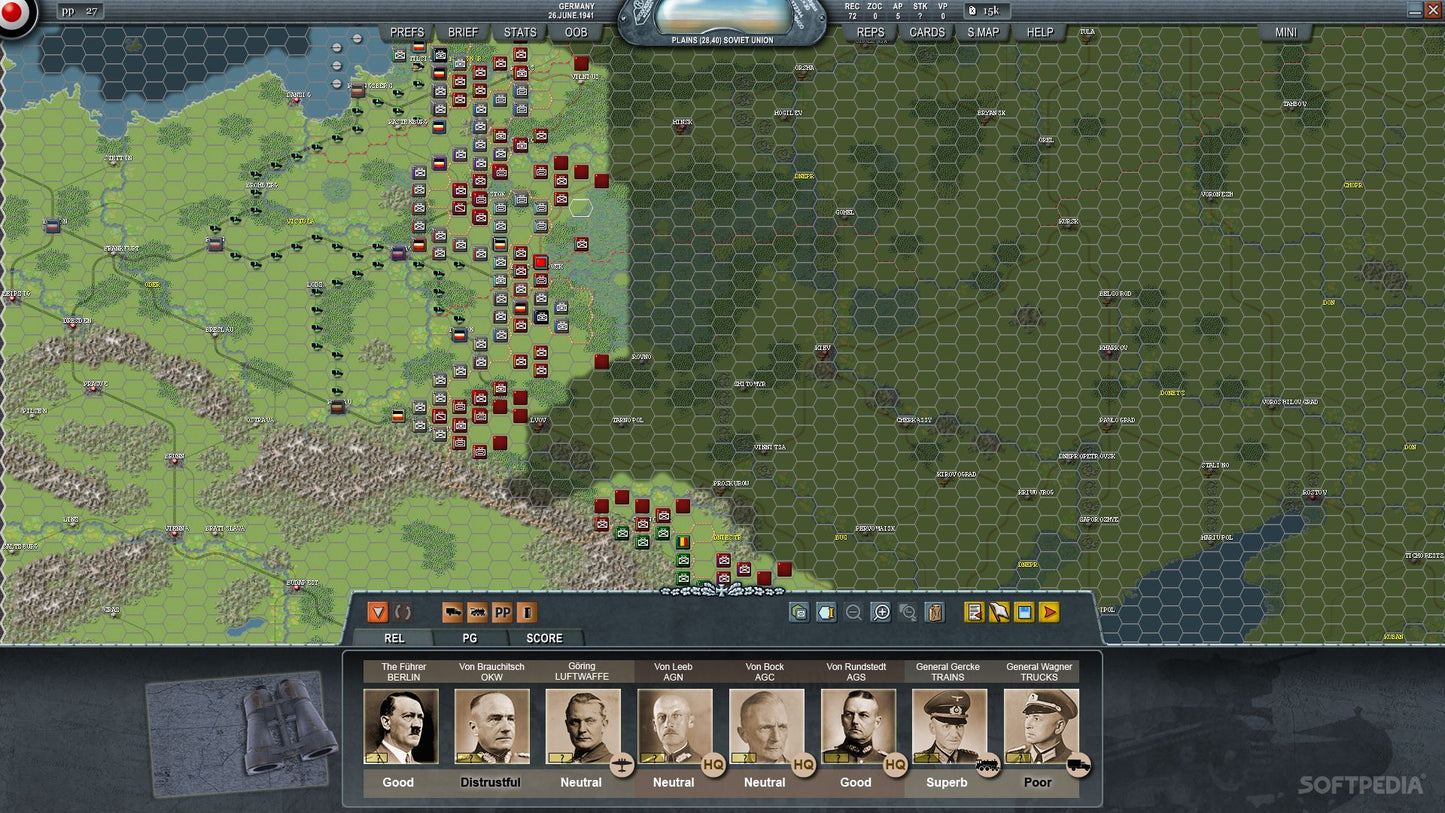Click the white flag surrender icon
The image size is (1445, 813).
1000,612
